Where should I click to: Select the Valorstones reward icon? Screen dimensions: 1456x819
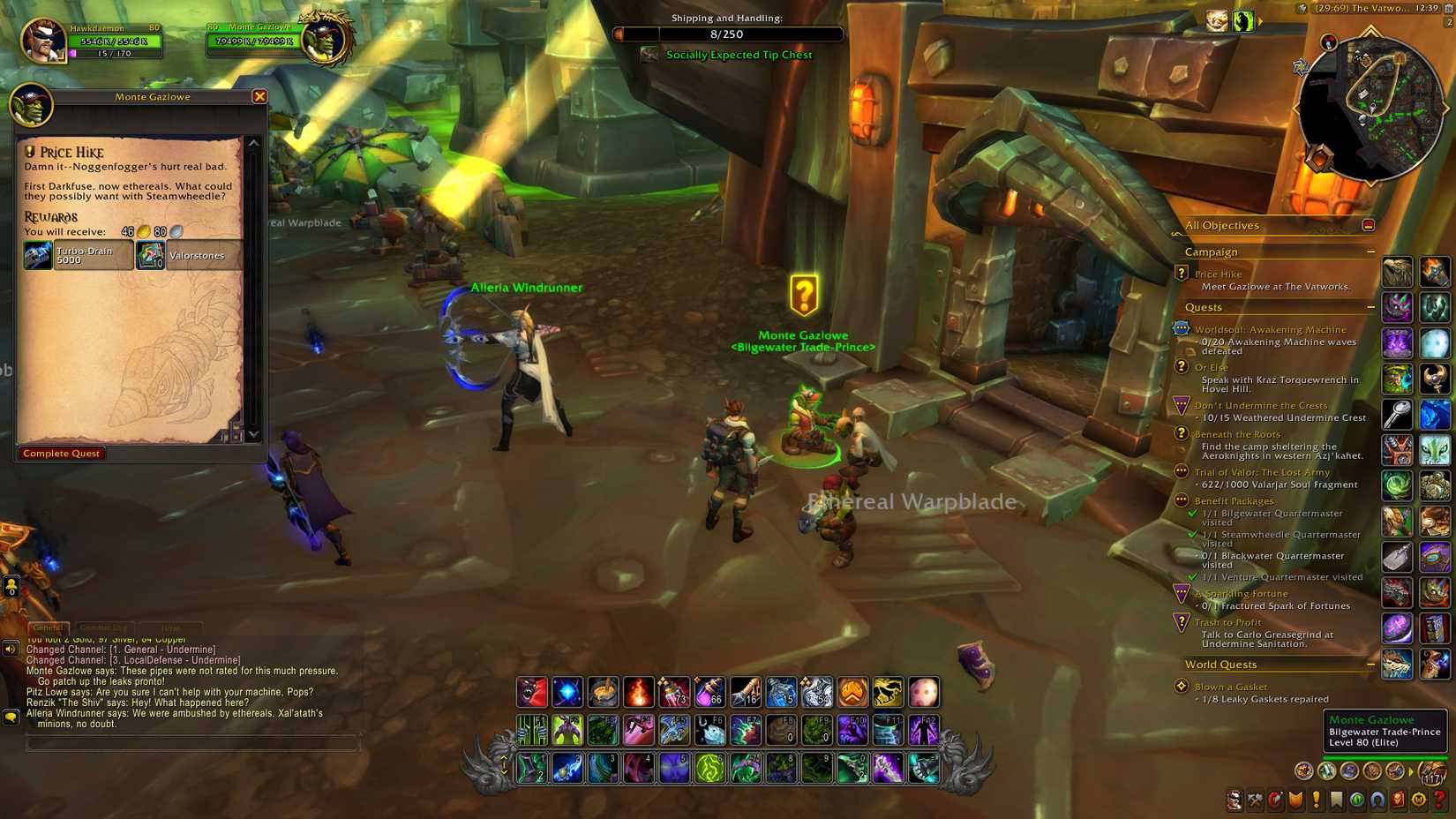pyautogui.click(x=150, y=254)
